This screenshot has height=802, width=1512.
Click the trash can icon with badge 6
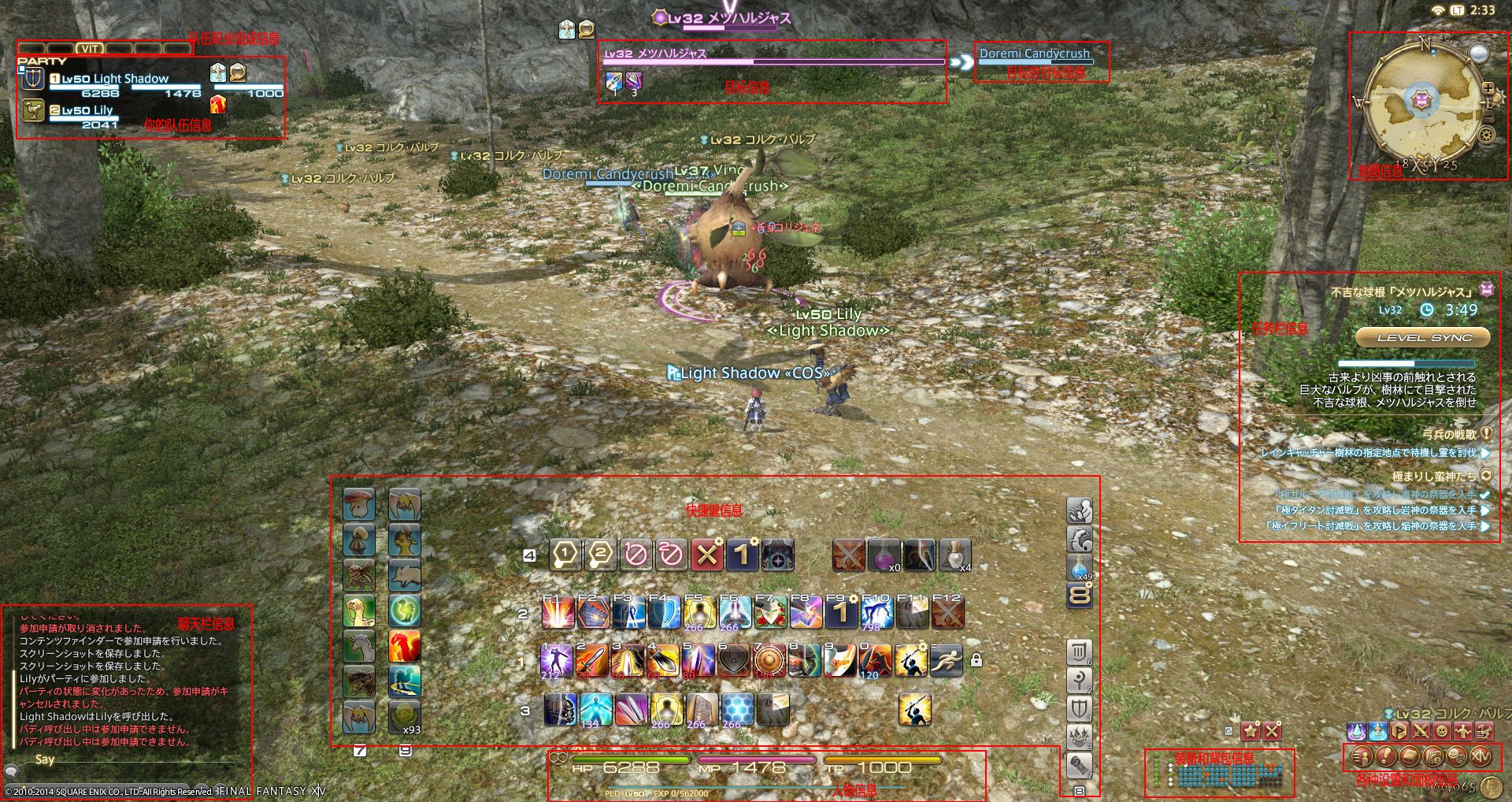[1078, 650]
